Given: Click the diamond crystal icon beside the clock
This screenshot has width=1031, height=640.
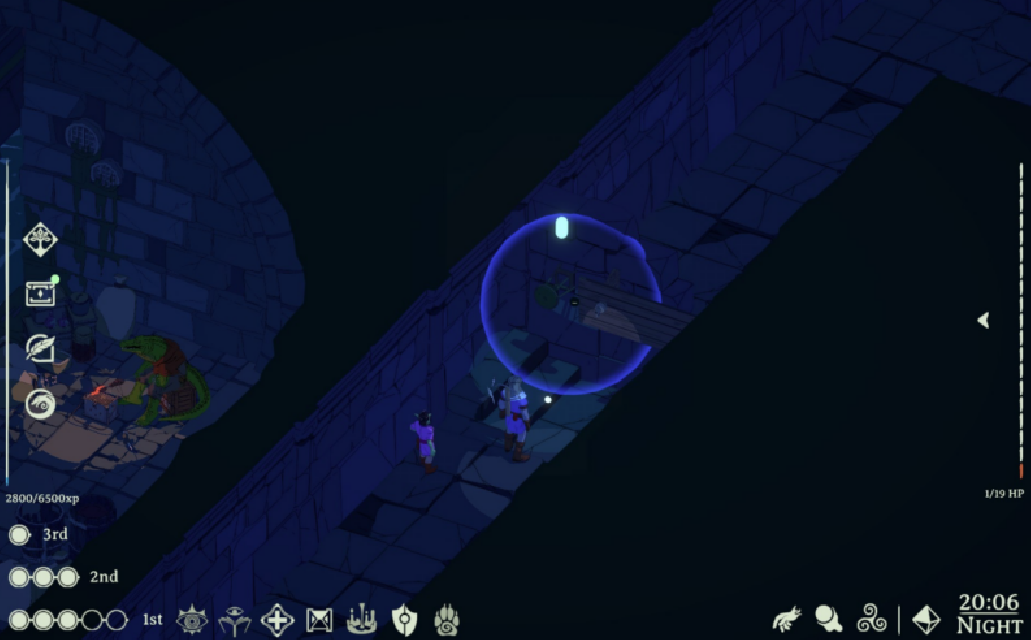Looking at the screenshot, I should [927, 618].
